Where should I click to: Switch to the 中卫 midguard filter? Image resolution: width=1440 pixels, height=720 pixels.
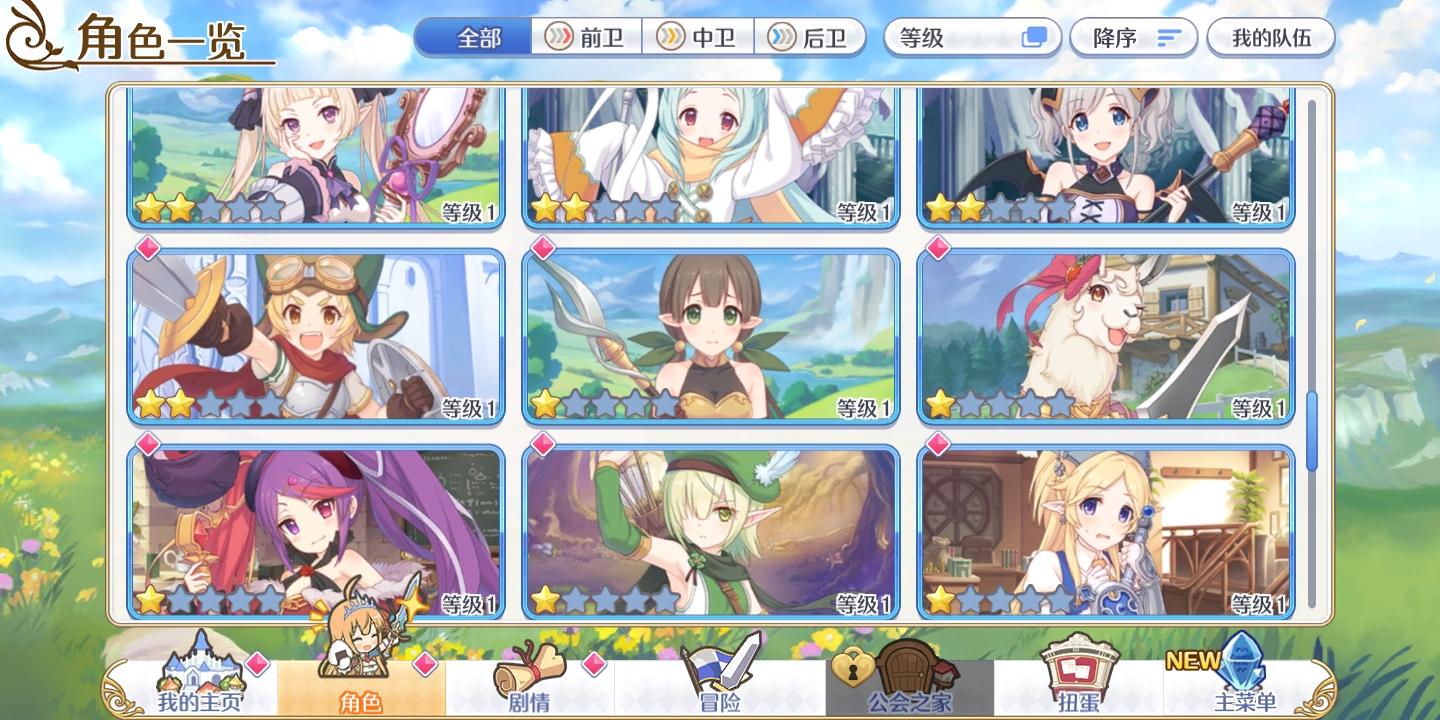coord(699,38)
